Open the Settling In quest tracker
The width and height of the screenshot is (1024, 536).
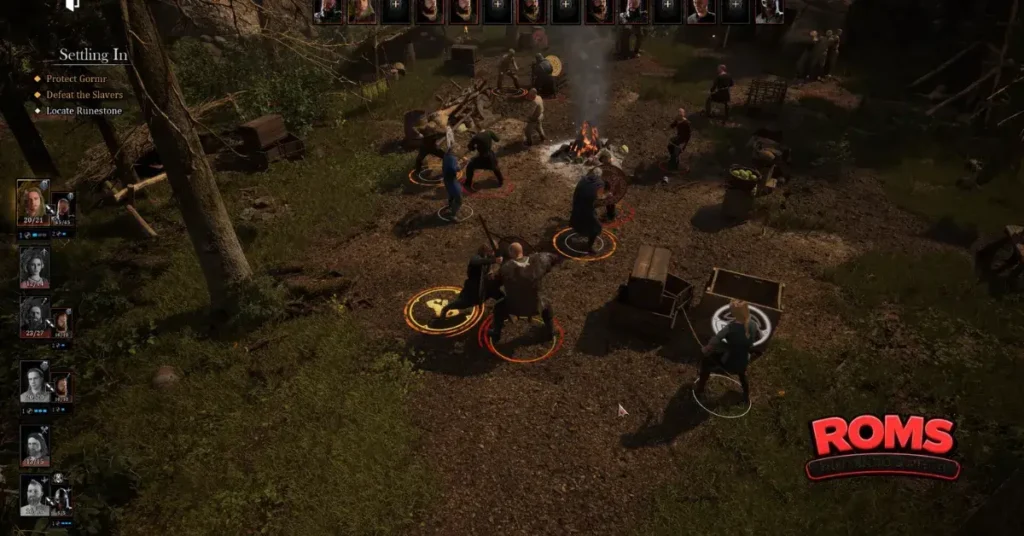[x=92, y=55]
